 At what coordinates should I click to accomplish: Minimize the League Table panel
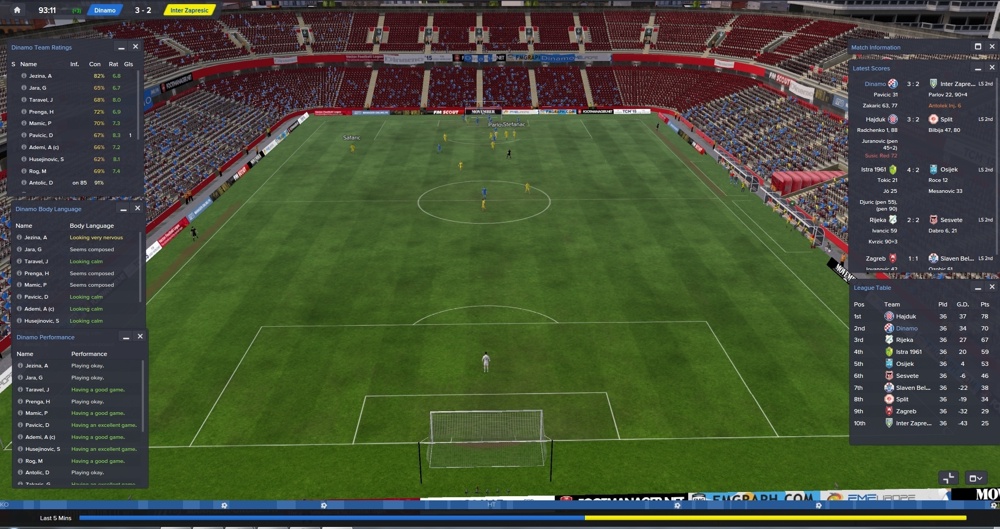[x=978, y=287]
